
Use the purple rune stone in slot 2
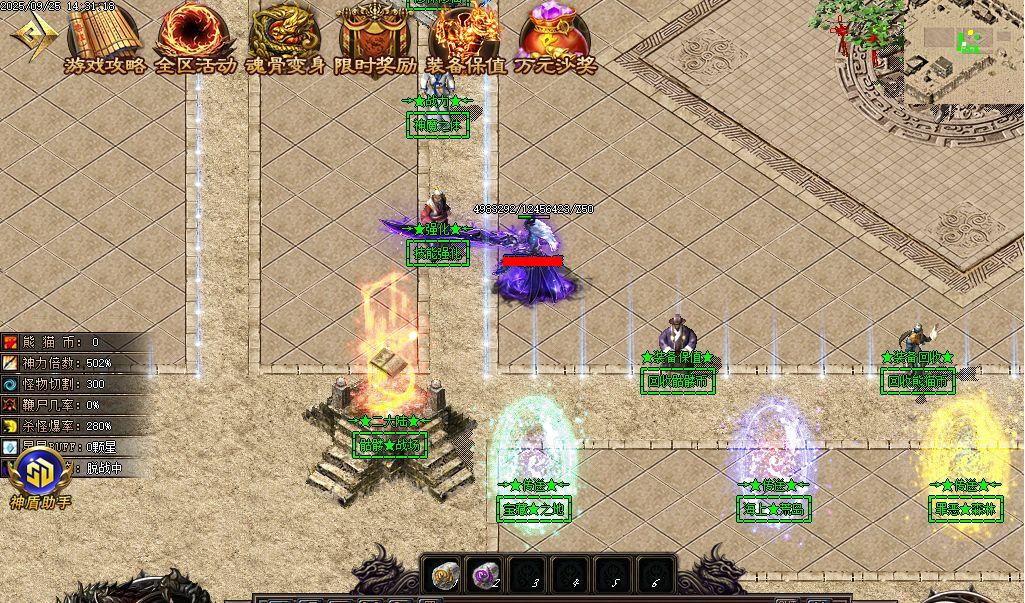(x=486, y=575)
